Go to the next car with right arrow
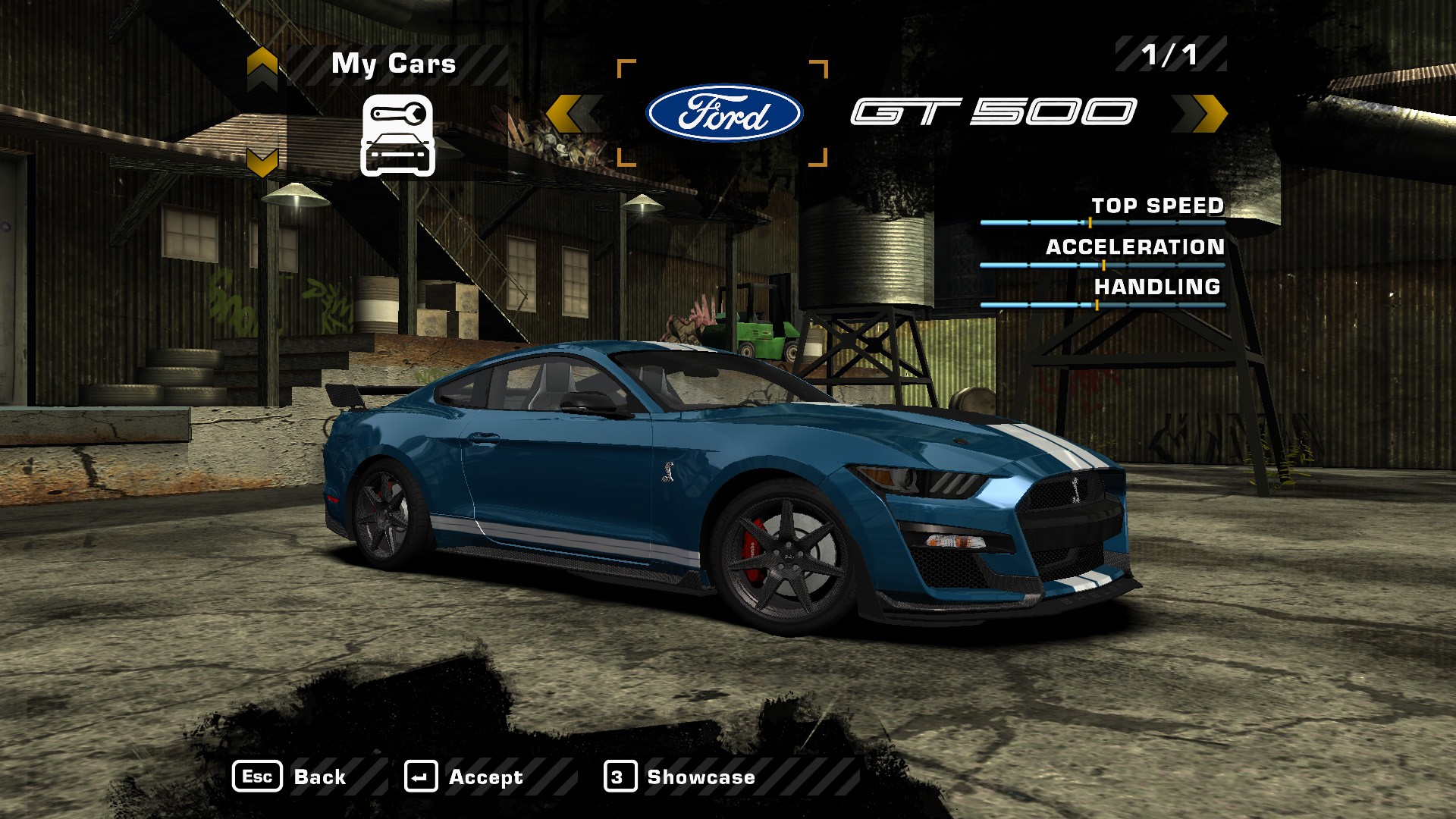 (x=1202, y=114)
